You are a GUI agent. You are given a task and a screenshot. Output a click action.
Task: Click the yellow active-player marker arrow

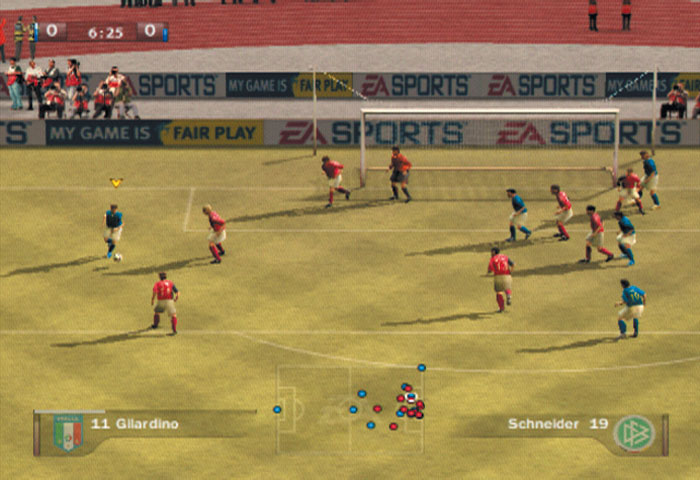pyautogui.click(x=116, y=183)
